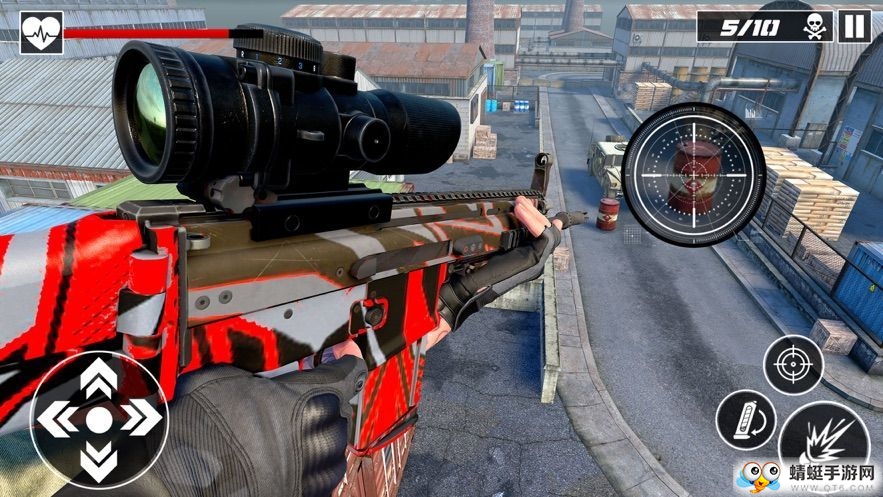Tap the movement pad's left arrow
Screen dimensions: 883x497
click(x=57, y=419)
